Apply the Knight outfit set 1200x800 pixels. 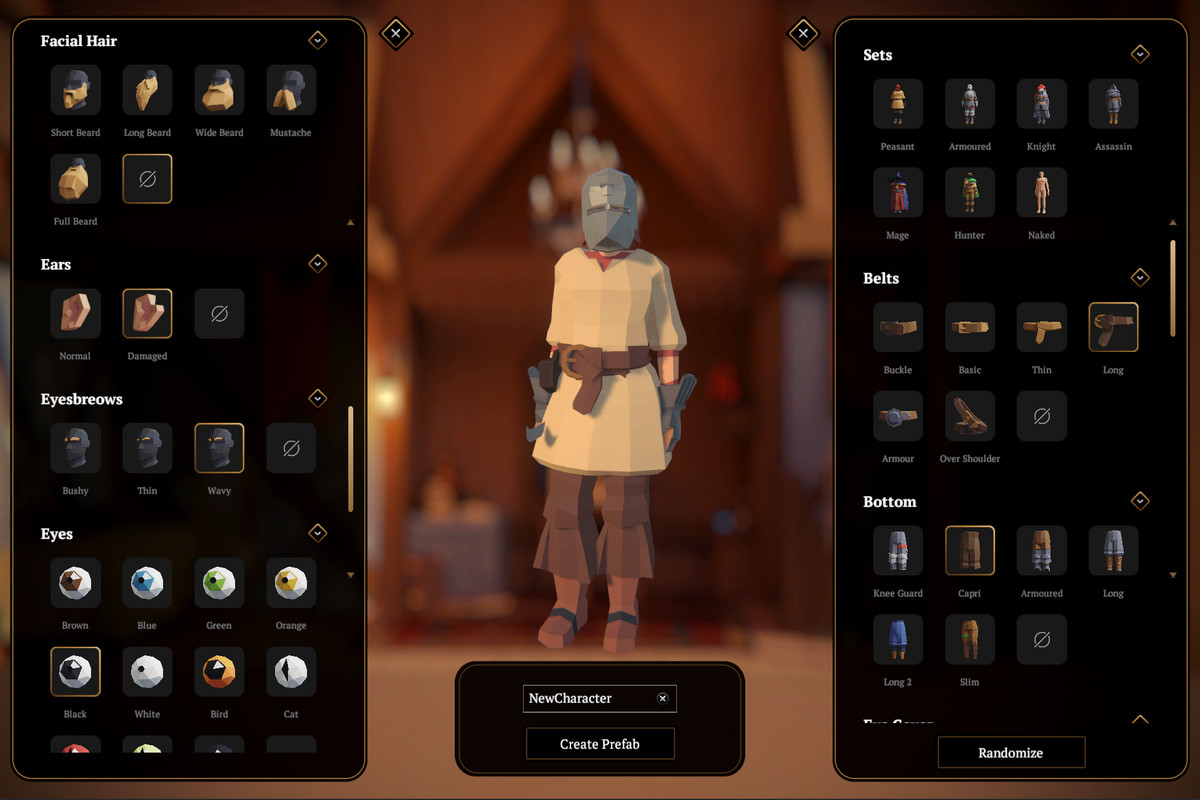click(x=1041, y=104)
